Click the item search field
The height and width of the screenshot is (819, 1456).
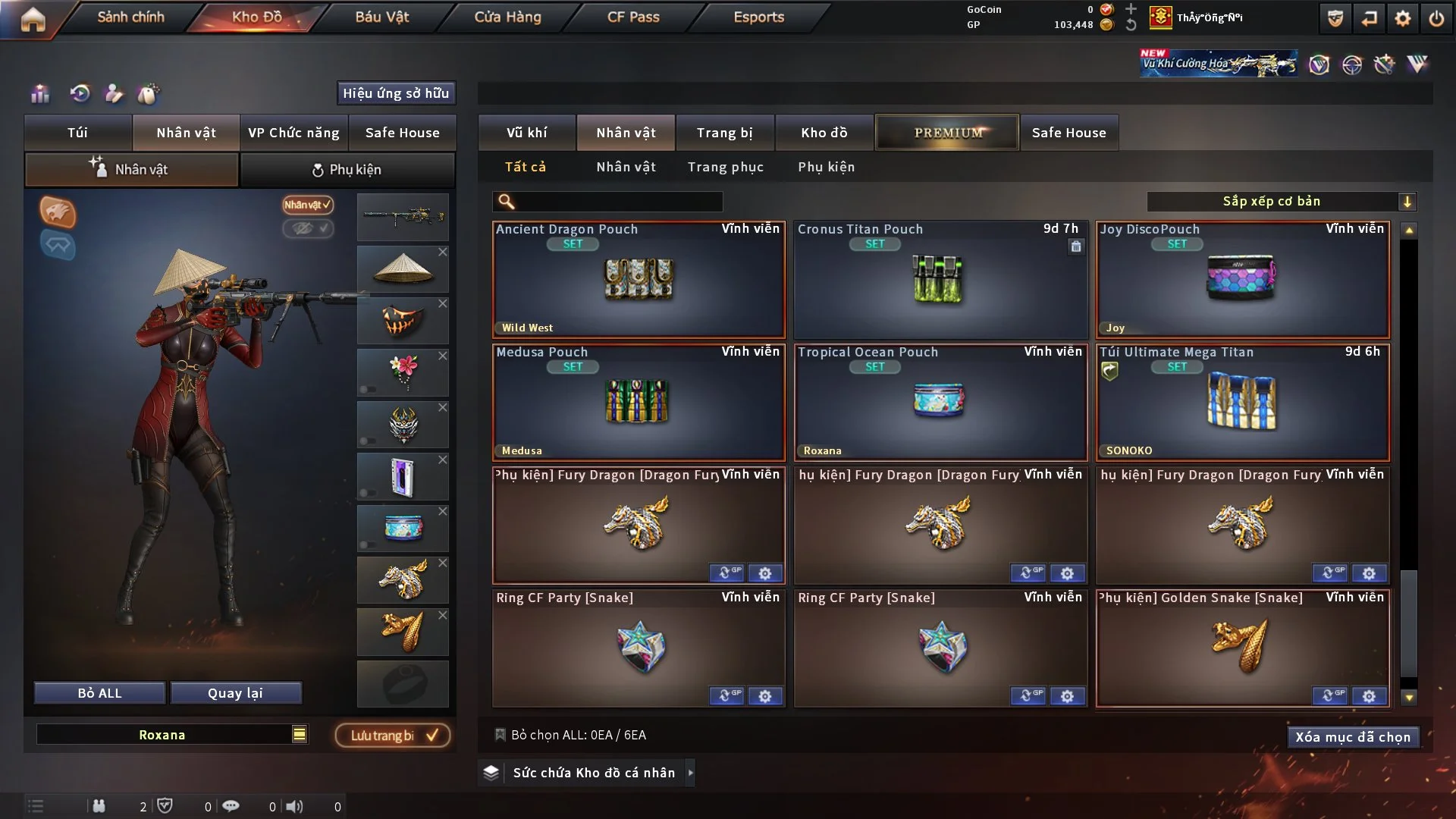(618, 201)
